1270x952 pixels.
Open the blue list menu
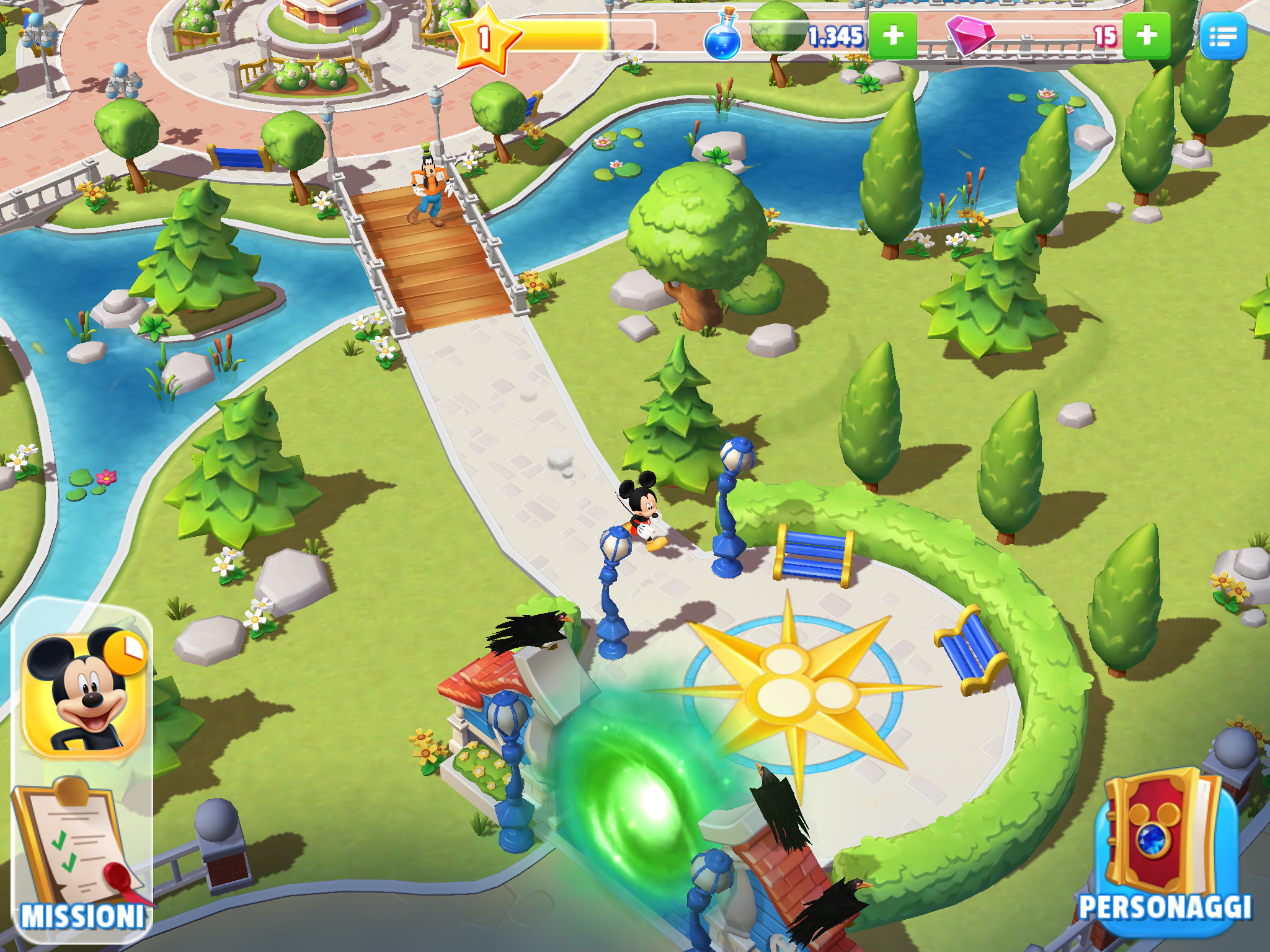pyautogui.click(x=1223, y=37)
